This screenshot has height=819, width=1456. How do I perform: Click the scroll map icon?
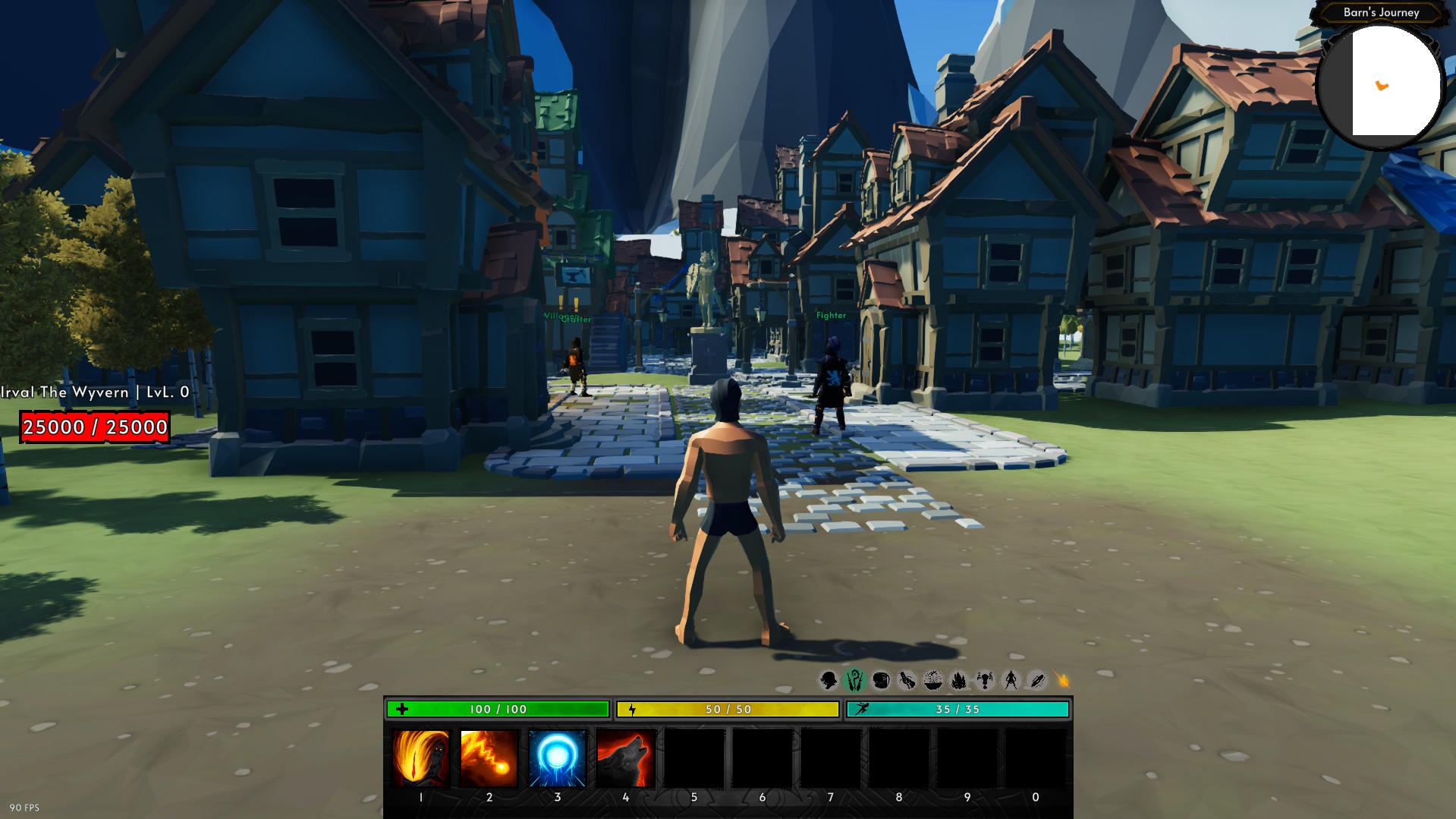click(x=907, y=680)
